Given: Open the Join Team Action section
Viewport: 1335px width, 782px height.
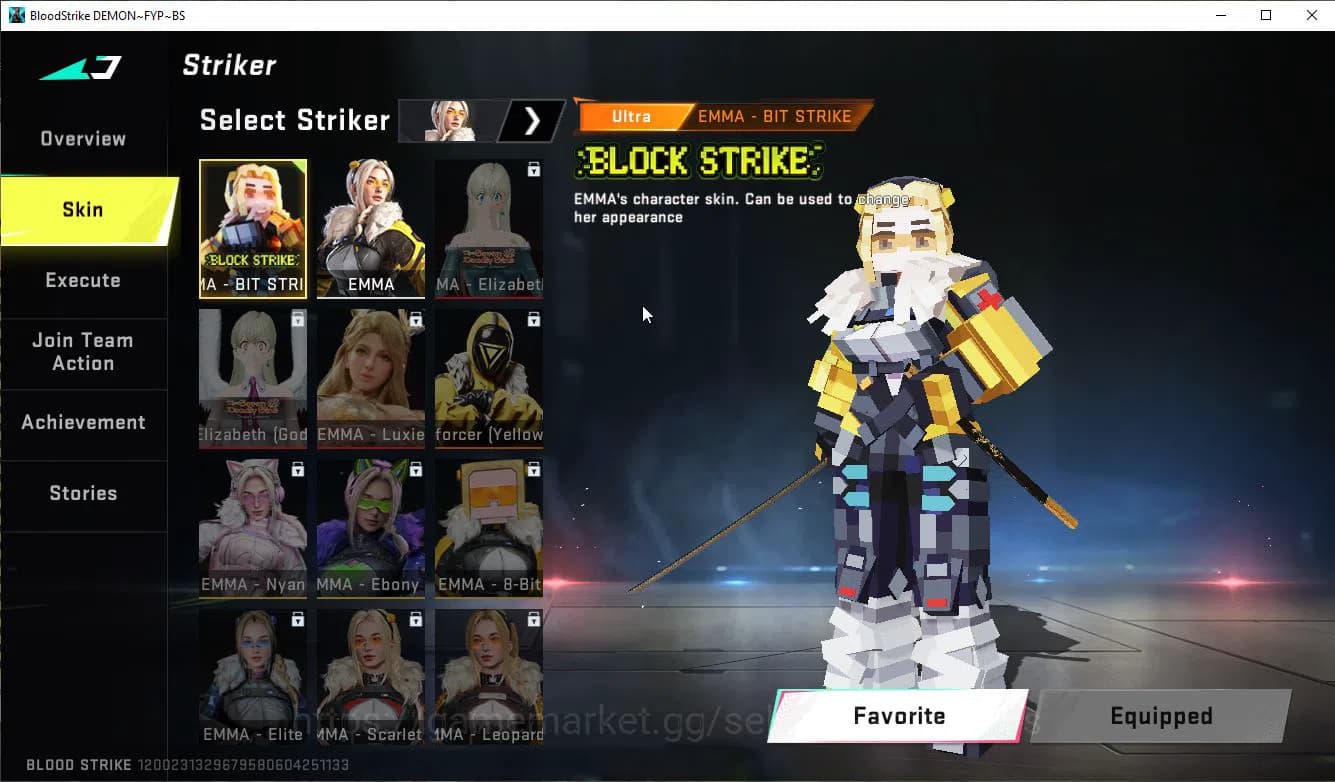Looking at the screenshot, I should 85,352.
